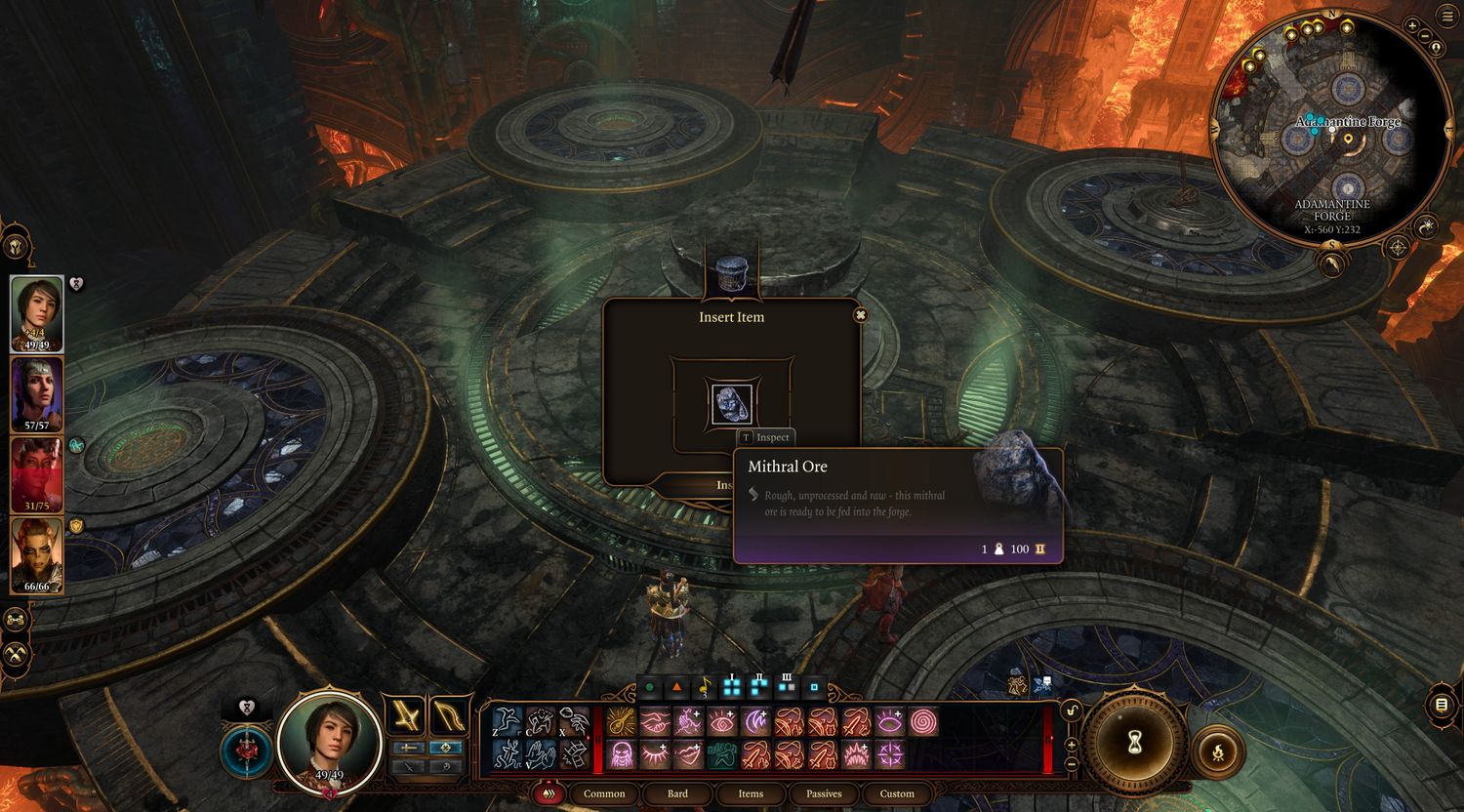Activate the pink spiral spell icon

coord(923,721)
